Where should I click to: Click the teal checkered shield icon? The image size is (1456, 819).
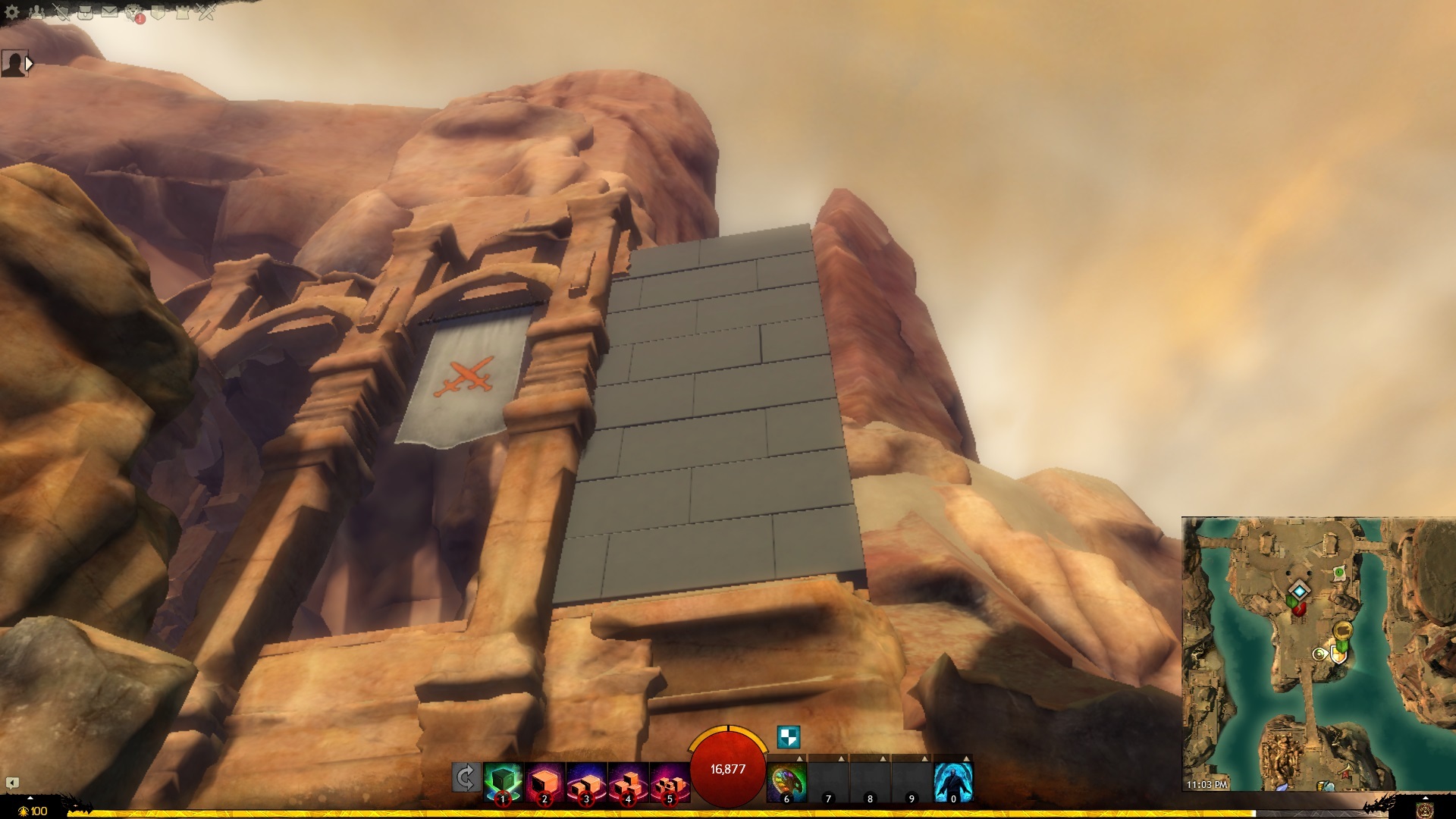[x=789, y=737]
